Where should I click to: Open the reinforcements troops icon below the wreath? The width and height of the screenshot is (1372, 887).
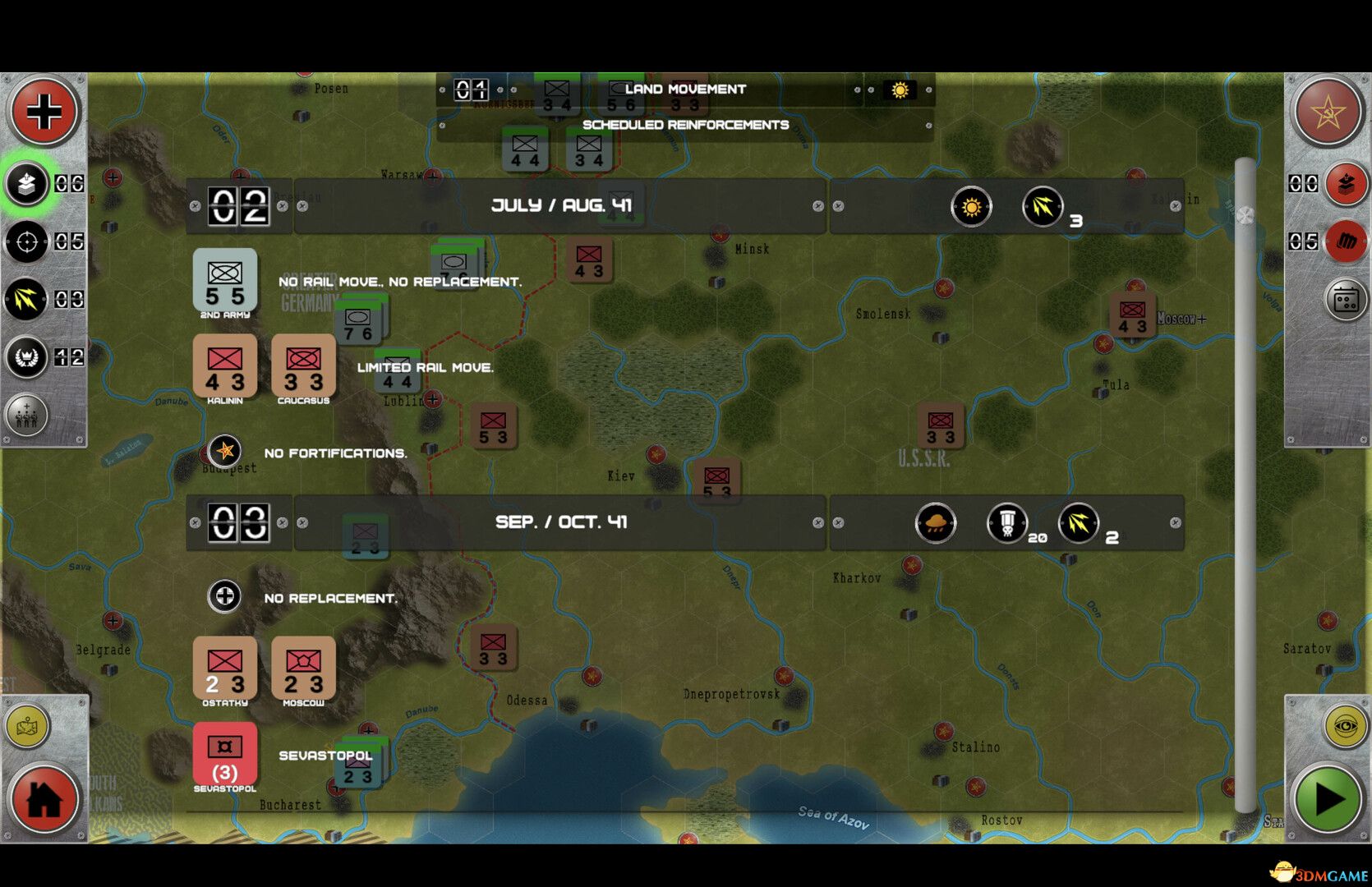point(27,416)
